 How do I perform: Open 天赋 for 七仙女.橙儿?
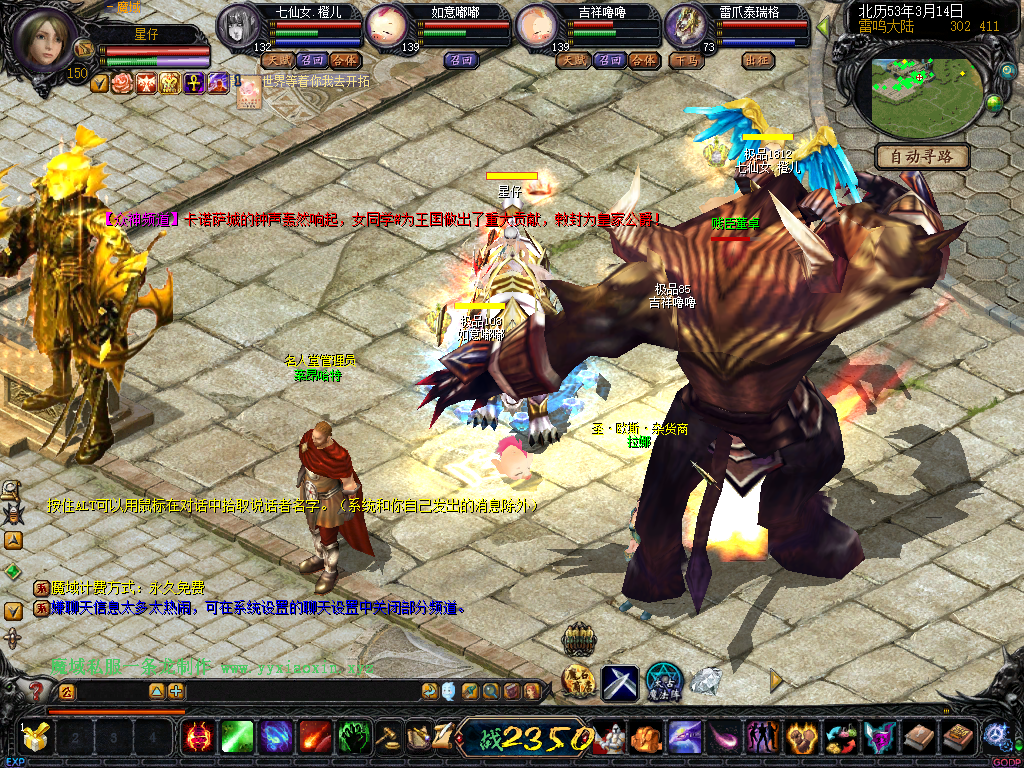276,60
